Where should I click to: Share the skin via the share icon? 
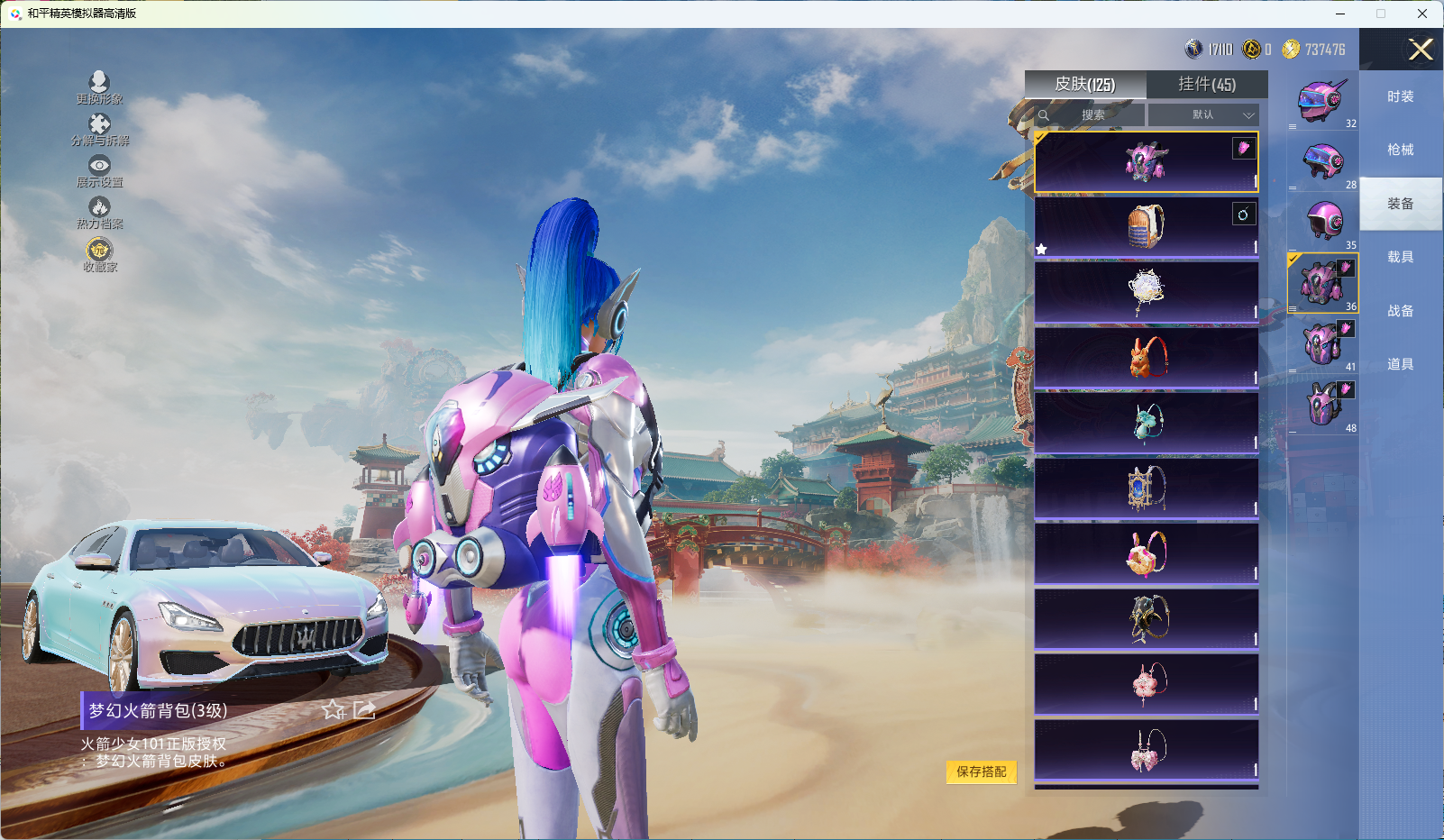click(x=364, y=710)
